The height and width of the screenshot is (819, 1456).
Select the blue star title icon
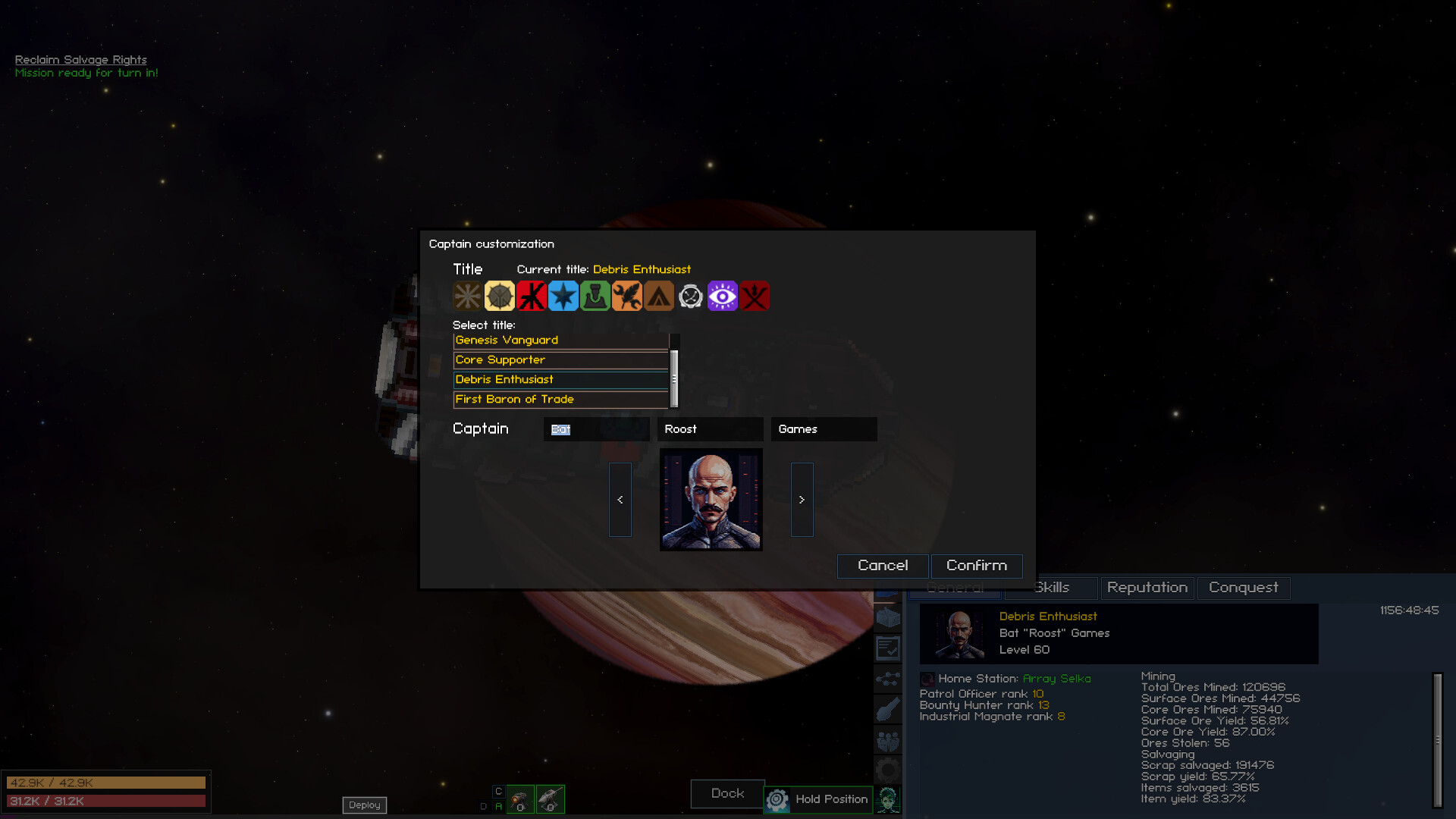563,297
